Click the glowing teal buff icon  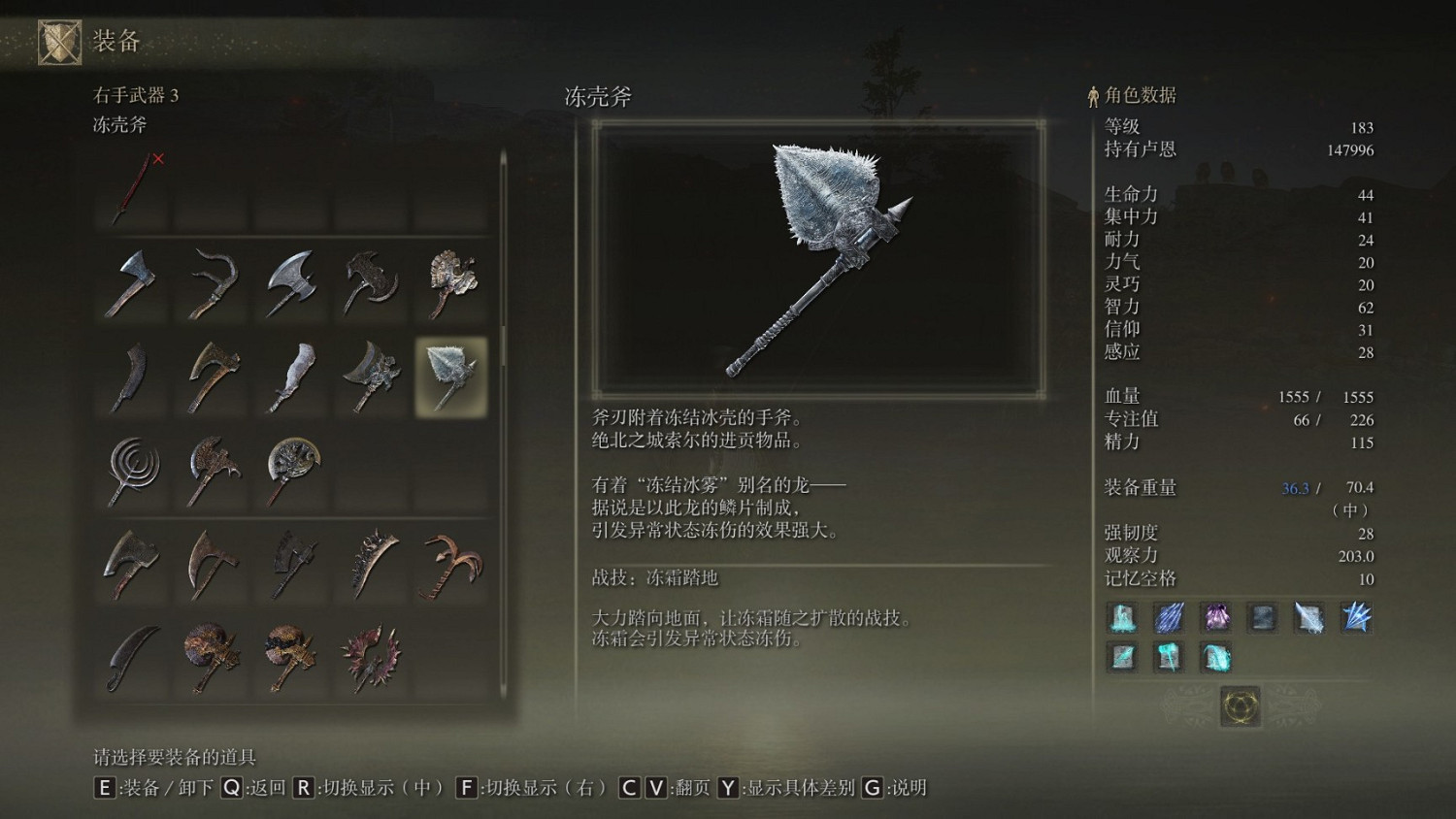coord(1214,657)
